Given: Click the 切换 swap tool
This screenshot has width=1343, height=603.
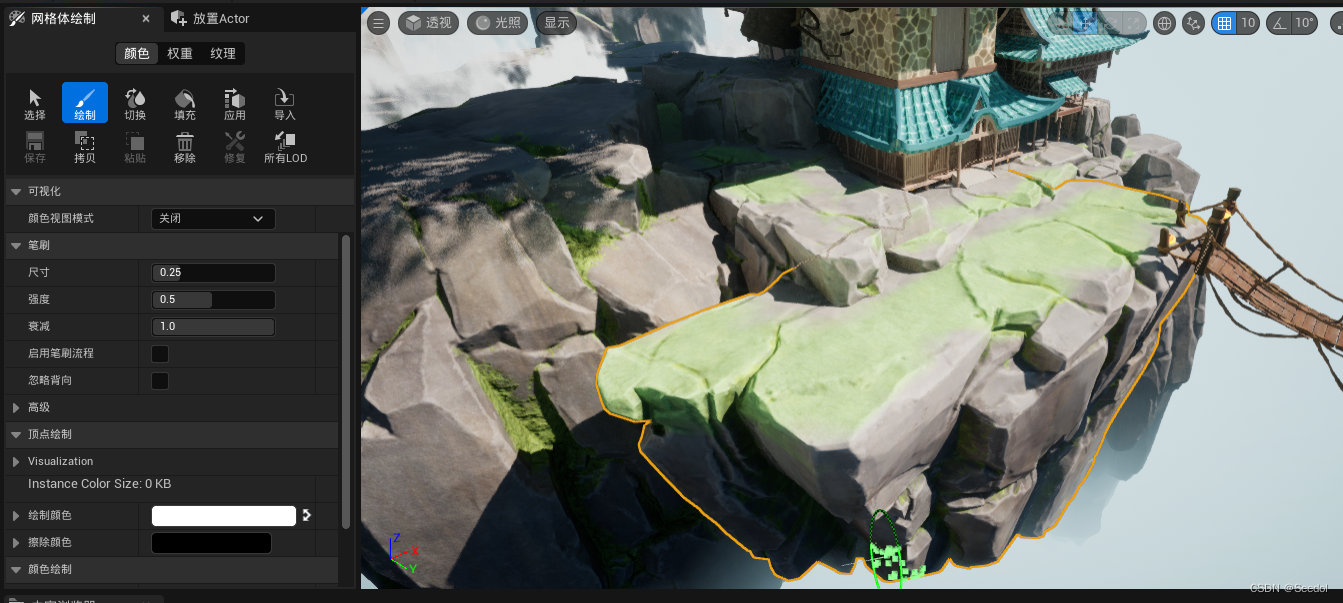Looking at the screenshot, I should tap(135, 104).
